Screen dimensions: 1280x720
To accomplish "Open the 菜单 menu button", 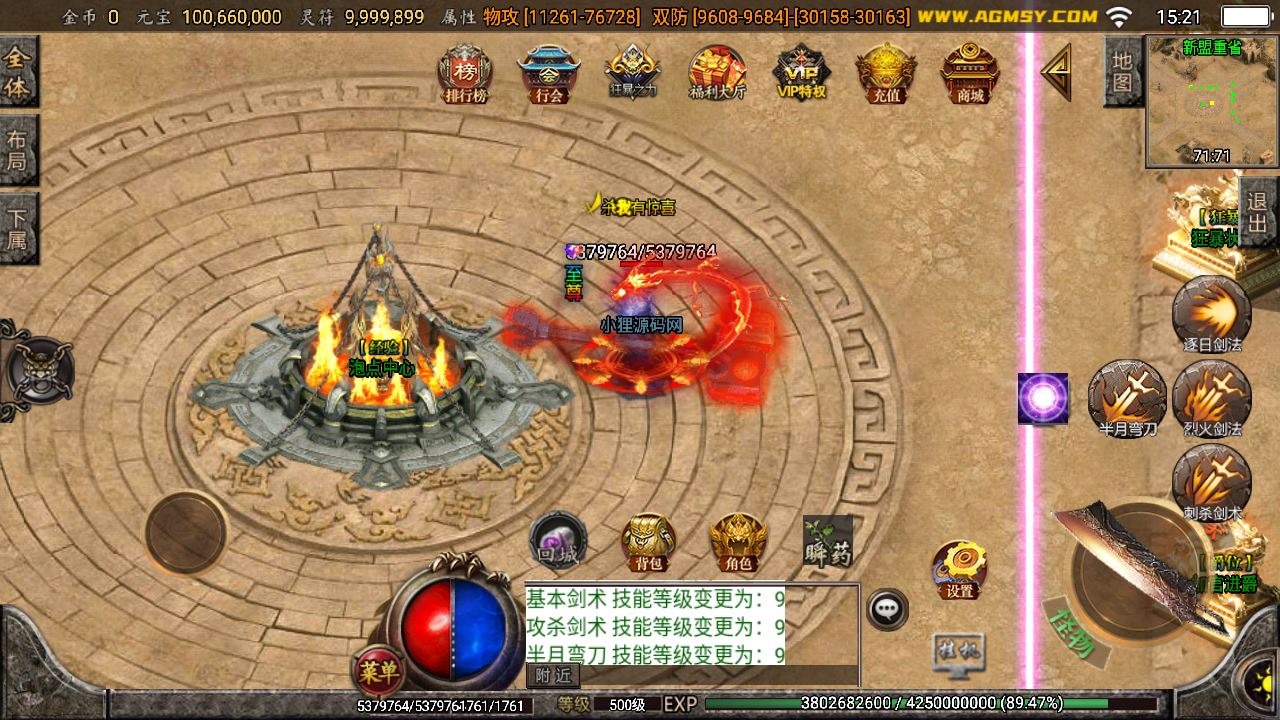I will tap(378, 669).
